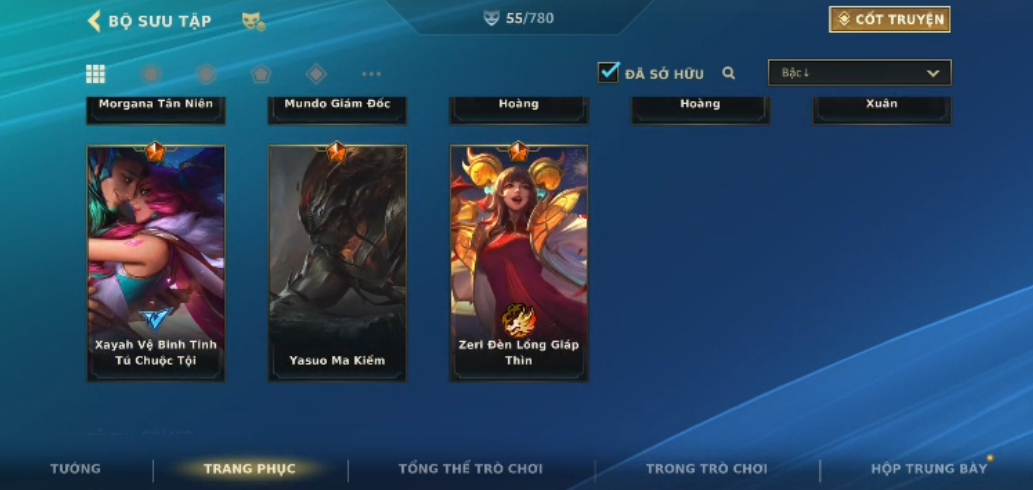Open the Trong Trò Chơi tab
This screenshot has width=1033, height=490.
coord(706,469)
